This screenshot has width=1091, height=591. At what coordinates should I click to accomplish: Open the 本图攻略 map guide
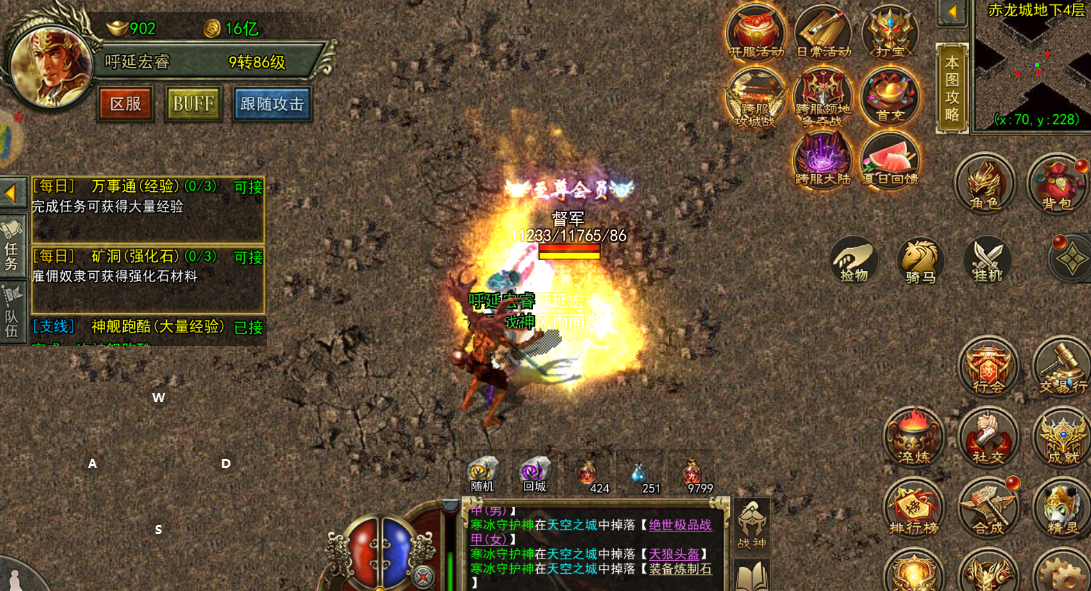(952, 87)
